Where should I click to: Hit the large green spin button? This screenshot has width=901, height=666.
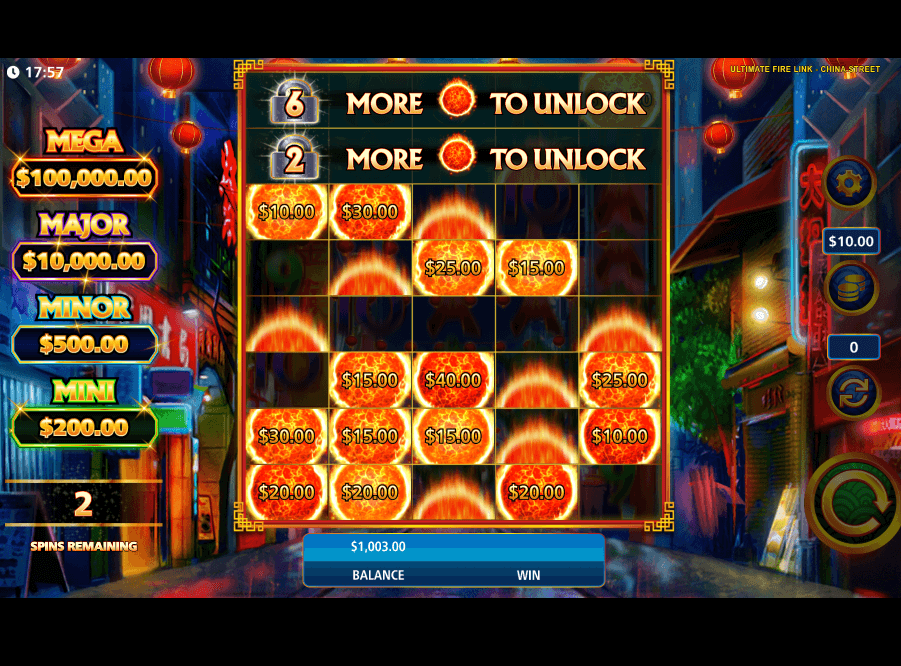click(852, 503)
